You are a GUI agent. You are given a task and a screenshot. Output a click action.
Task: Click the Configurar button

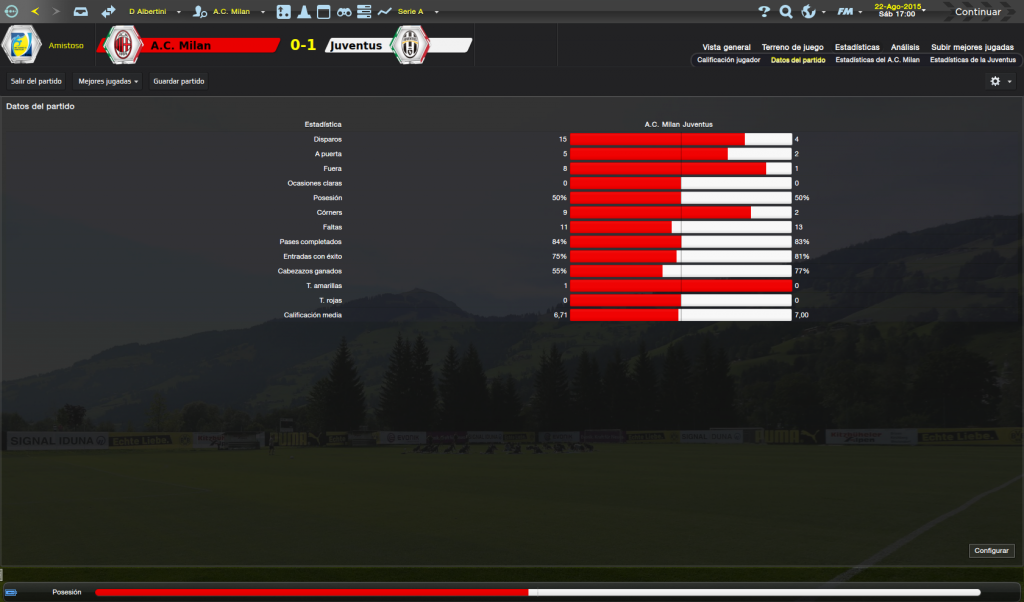tap(992, 551)
